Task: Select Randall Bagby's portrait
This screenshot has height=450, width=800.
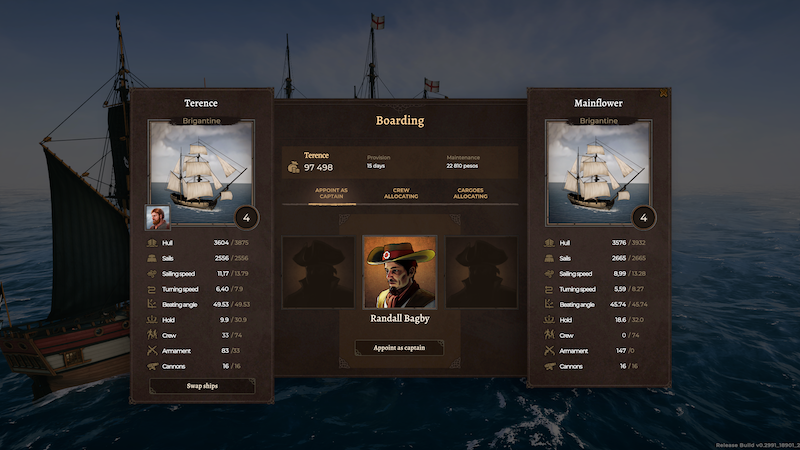Action: click(399, 272)
